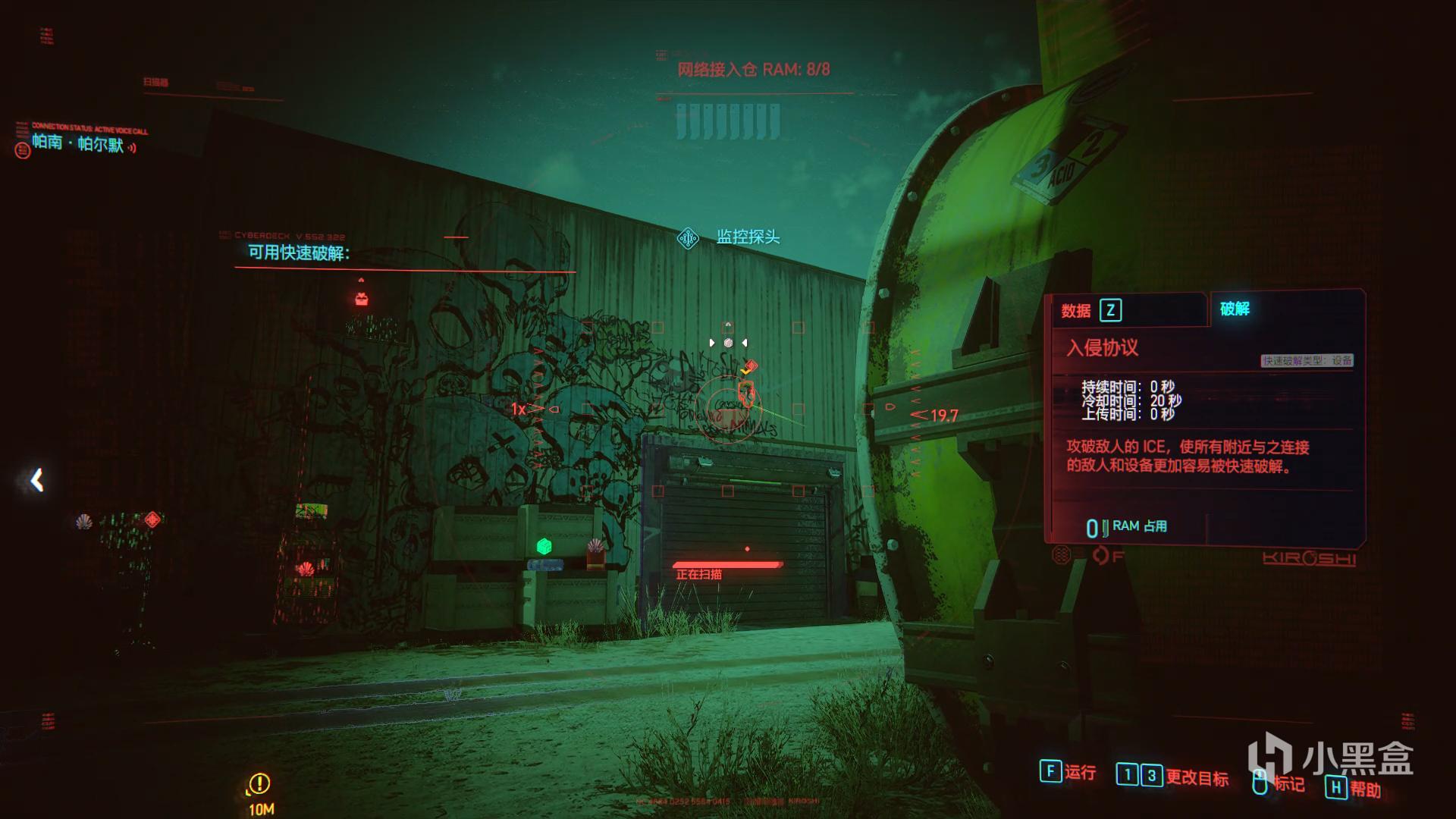Select the 监控探头 target icon
Viewport: 1456px width, 819px height.
688,239
